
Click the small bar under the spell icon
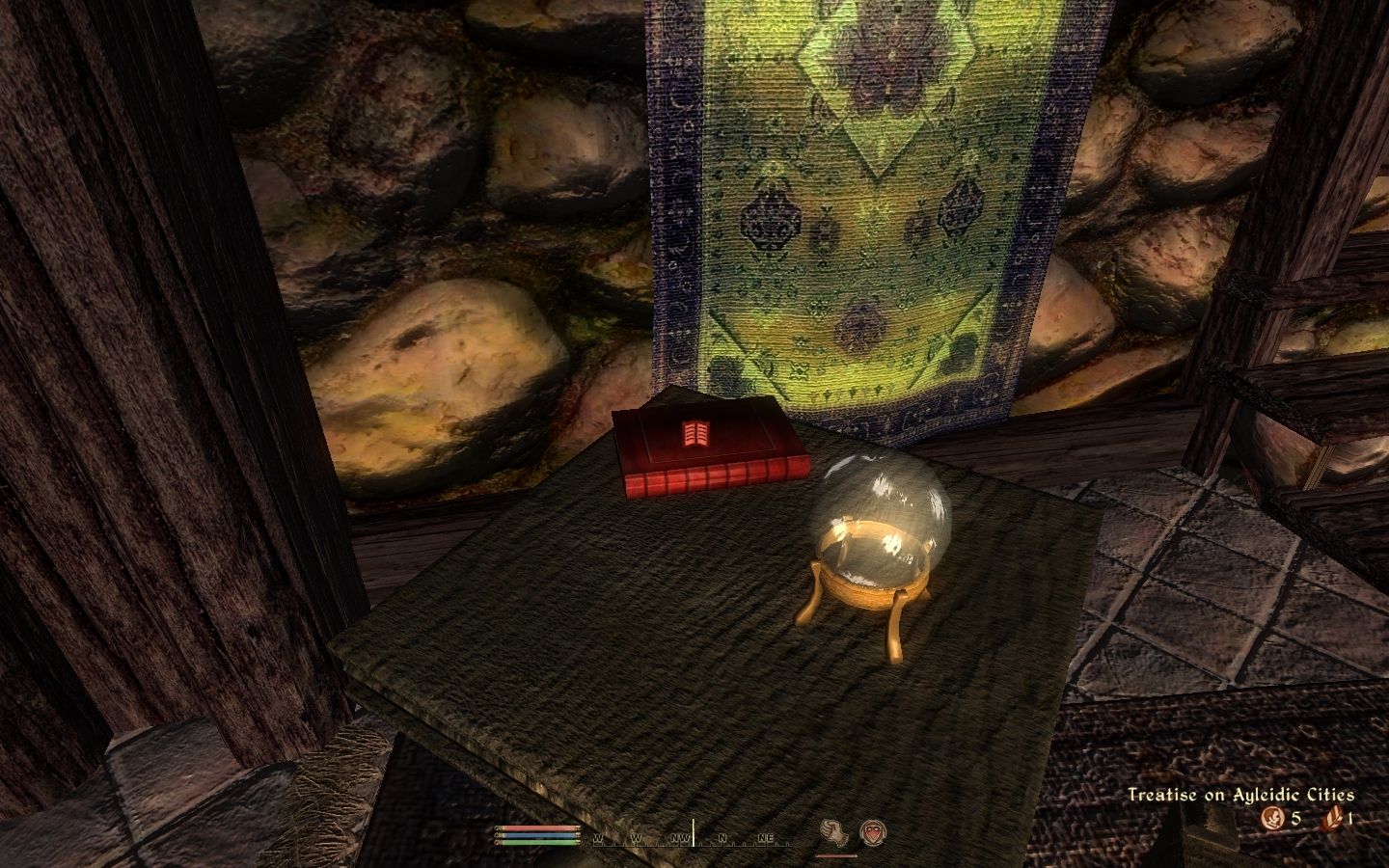click(836, 856)
